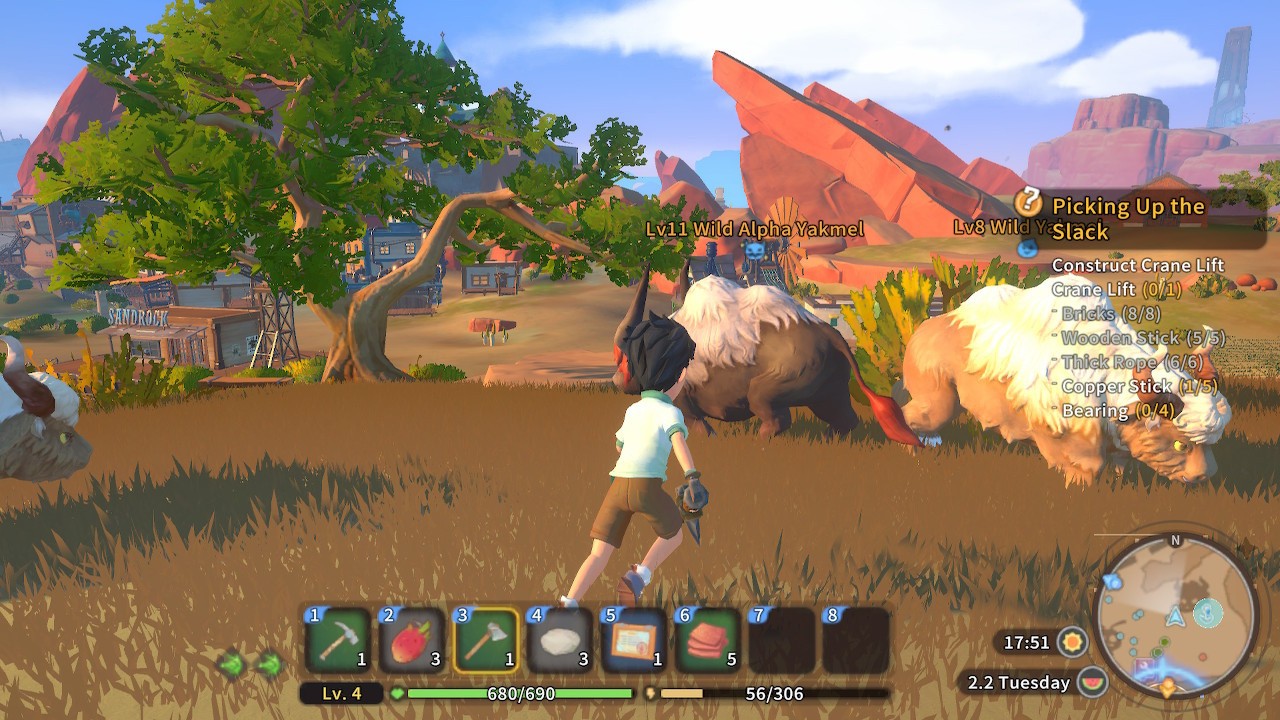Open the Picking Up the Slack quest tracker

coord(1127,218)
